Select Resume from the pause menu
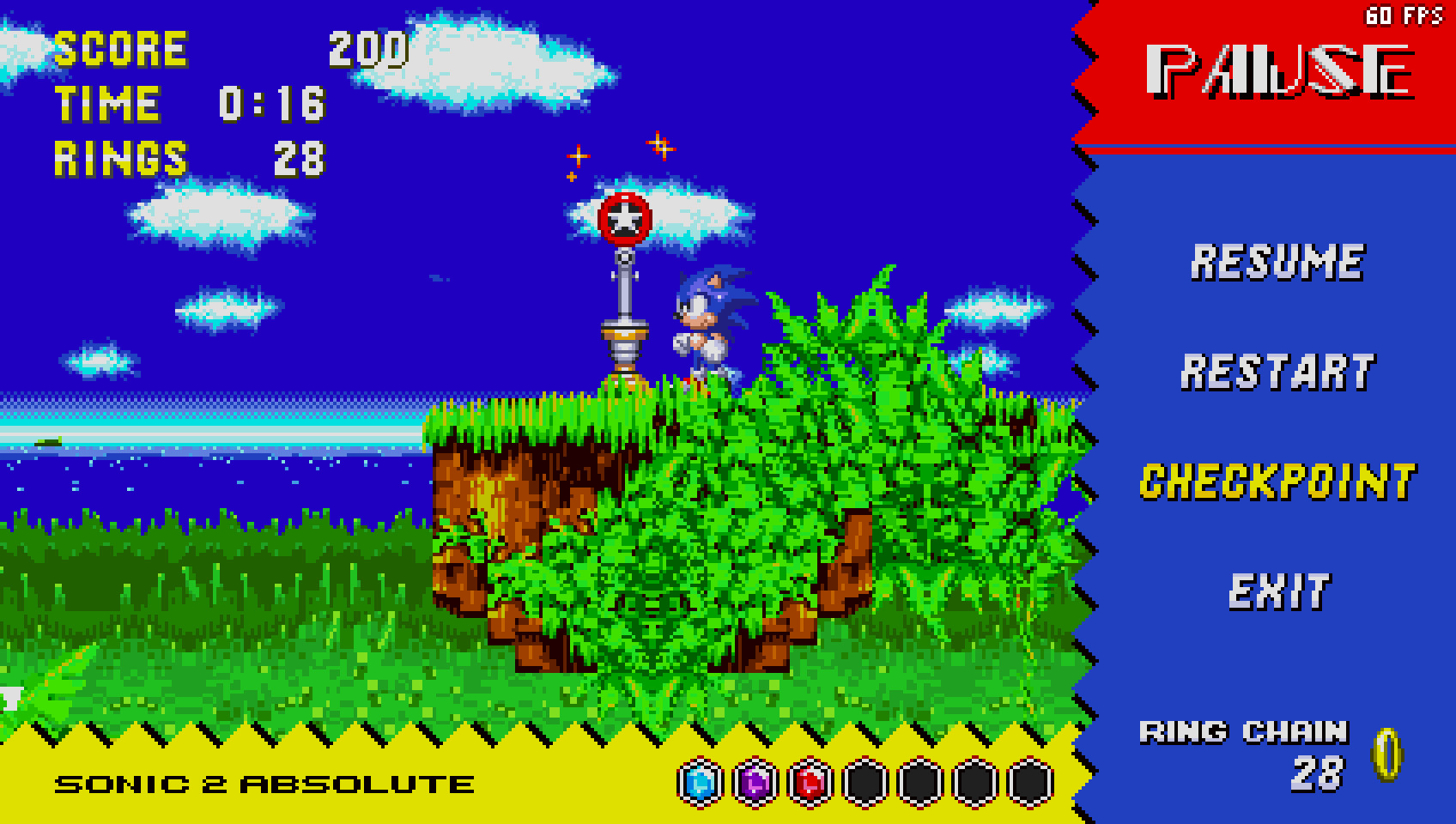 pyautogui.click(x=1277, y=264)
